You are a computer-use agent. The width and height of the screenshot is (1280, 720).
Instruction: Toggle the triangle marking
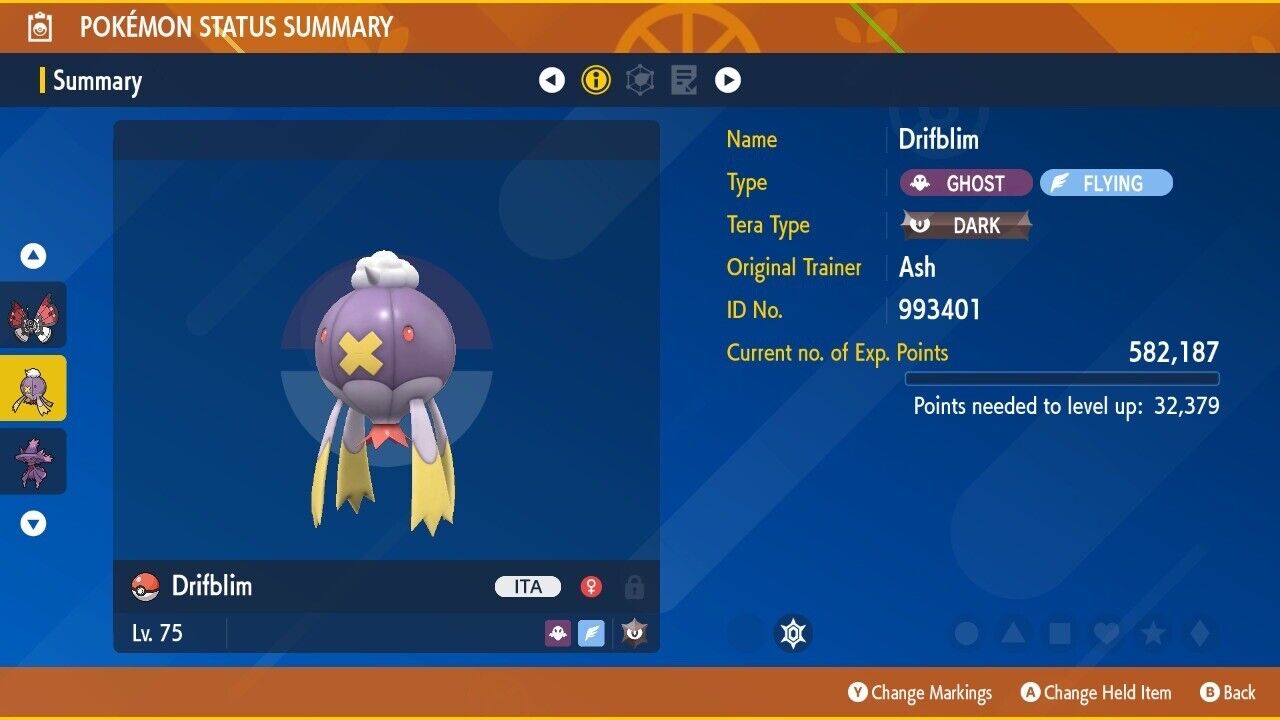[1013, 633]
